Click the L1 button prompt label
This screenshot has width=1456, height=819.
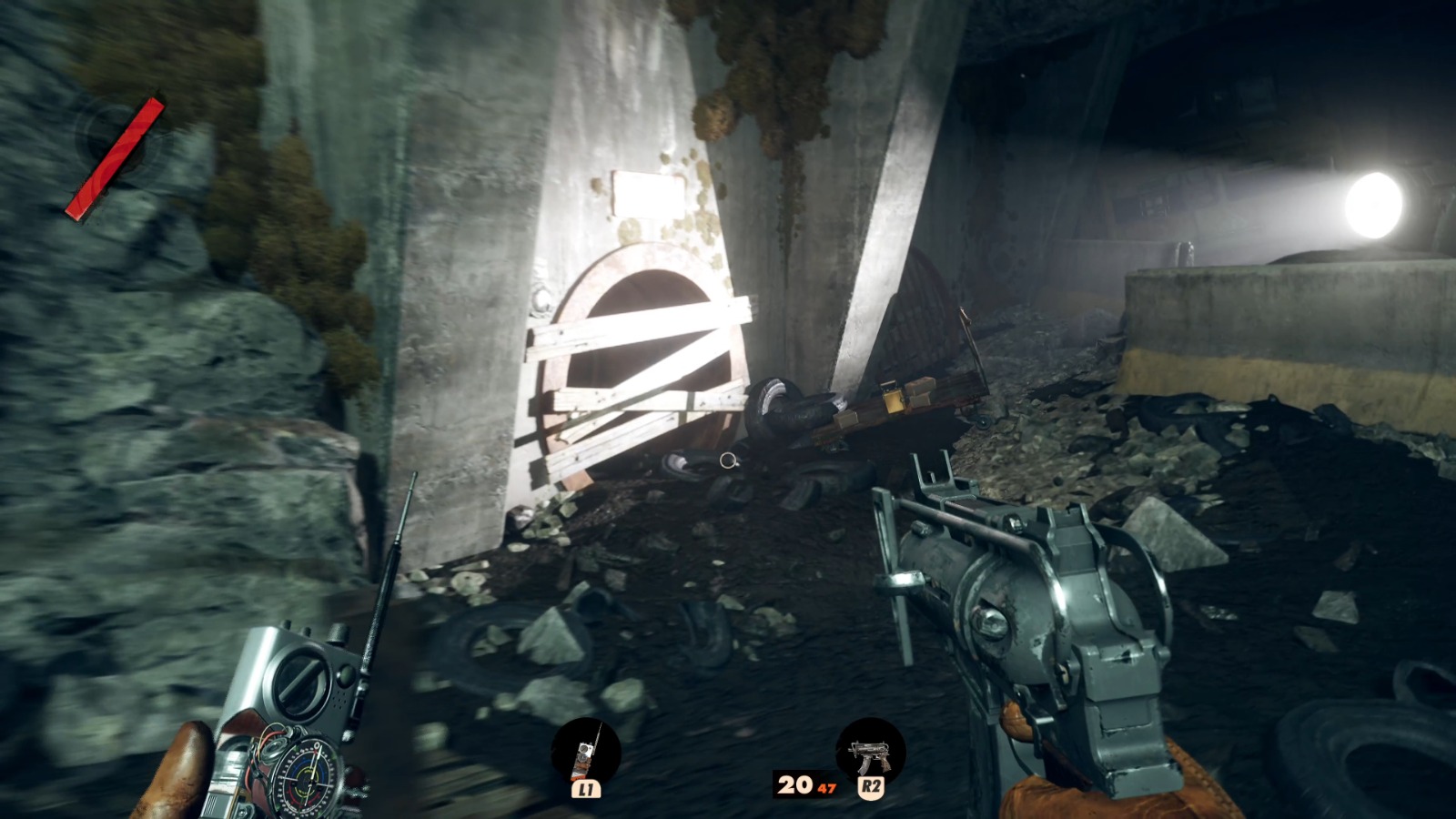point(588,790)
